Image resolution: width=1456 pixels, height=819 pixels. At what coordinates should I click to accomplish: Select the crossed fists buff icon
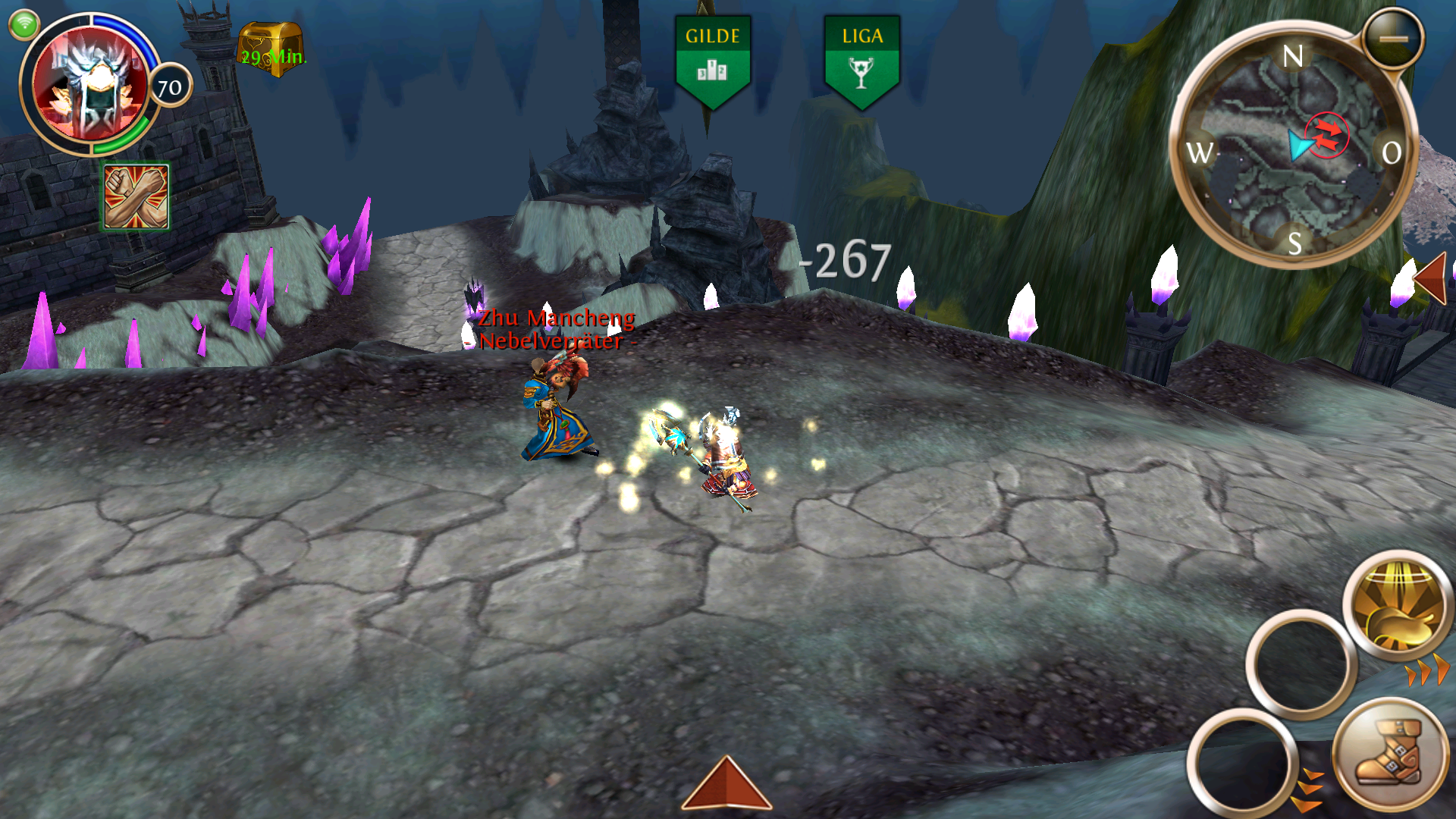point(136,197)
